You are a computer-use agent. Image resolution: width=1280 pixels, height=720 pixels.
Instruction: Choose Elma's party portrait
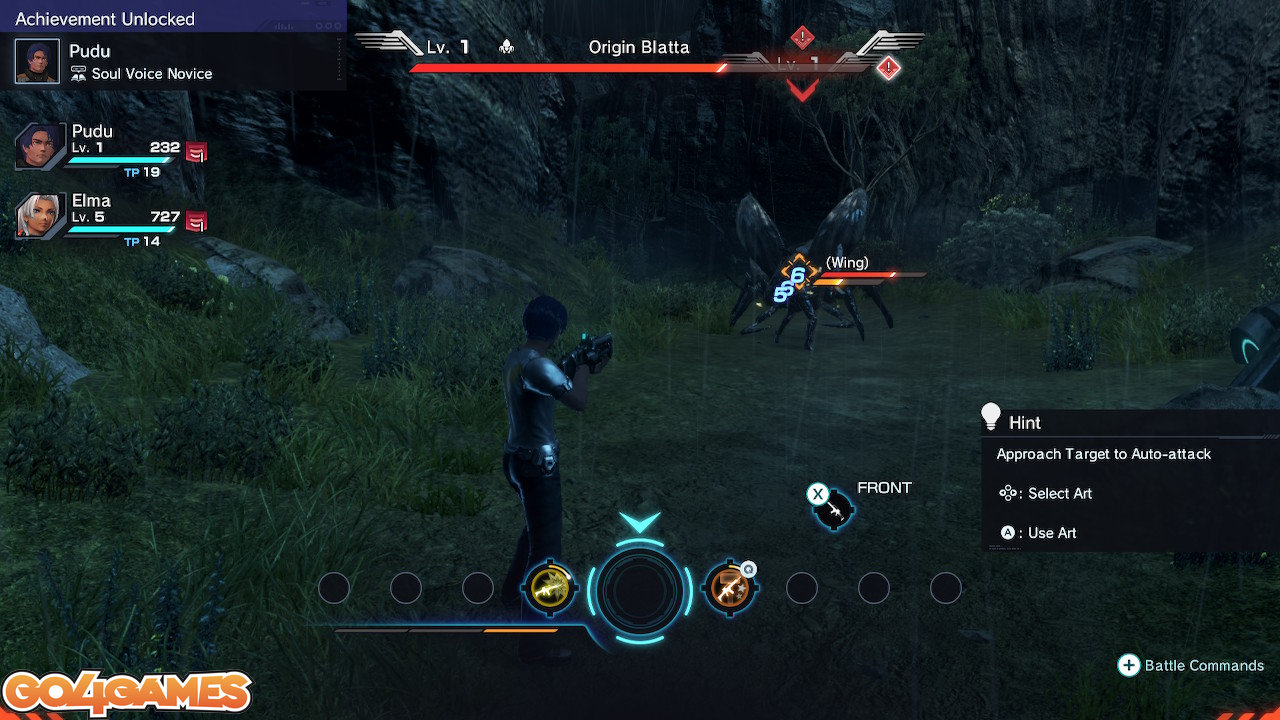click(41, 216)
